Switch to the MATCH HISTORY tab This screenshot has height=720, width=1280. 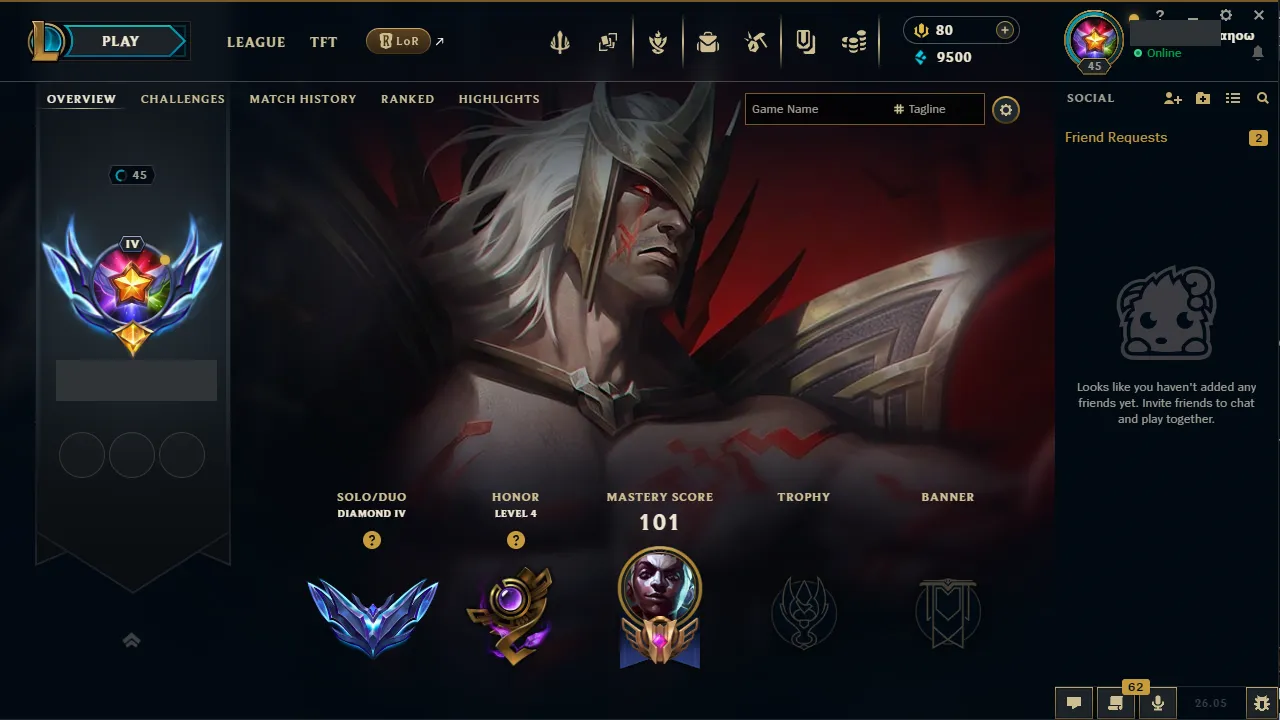[x=303, y=98]
